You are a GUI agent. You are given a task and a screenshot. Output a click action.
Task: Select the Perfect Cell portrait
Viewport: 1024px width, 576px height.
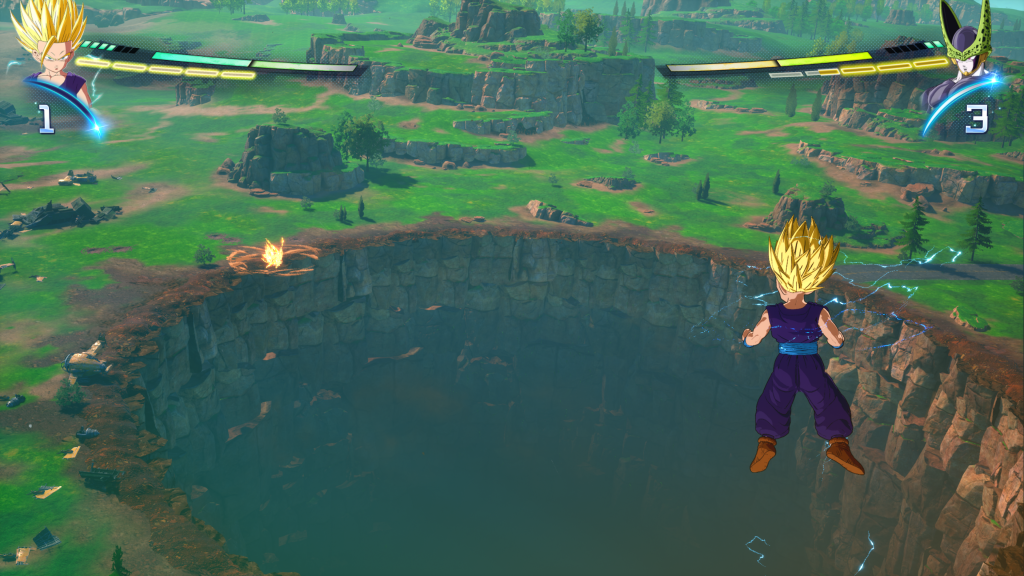pyautogui.click(x=964, y=50)
